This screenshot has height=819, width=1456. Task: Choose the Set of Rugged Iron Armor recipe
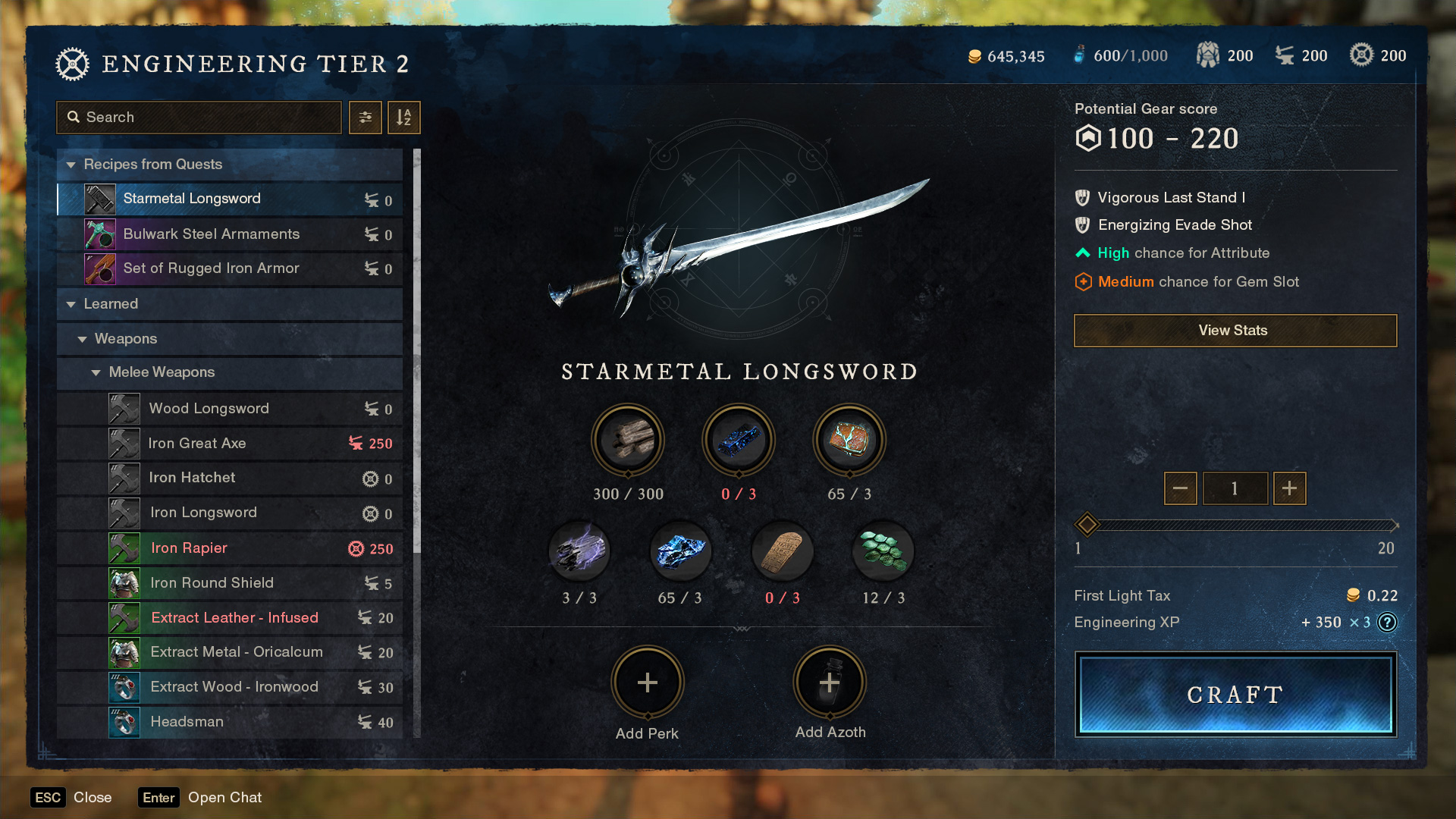pos(212,268)
